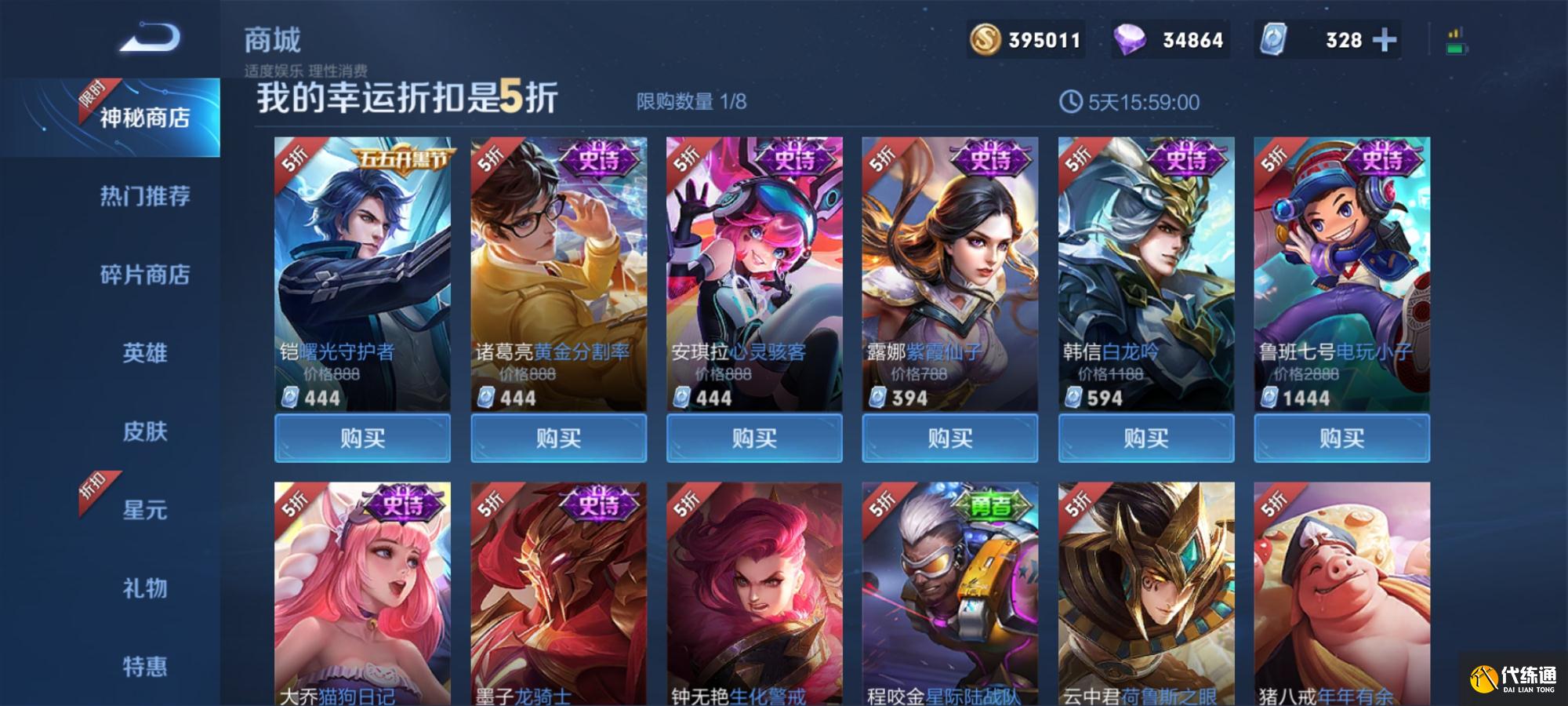Buy the 安琪拉 心灵骇客 skin
Screen dimensions: 1568x706
(x=754, y=438)
